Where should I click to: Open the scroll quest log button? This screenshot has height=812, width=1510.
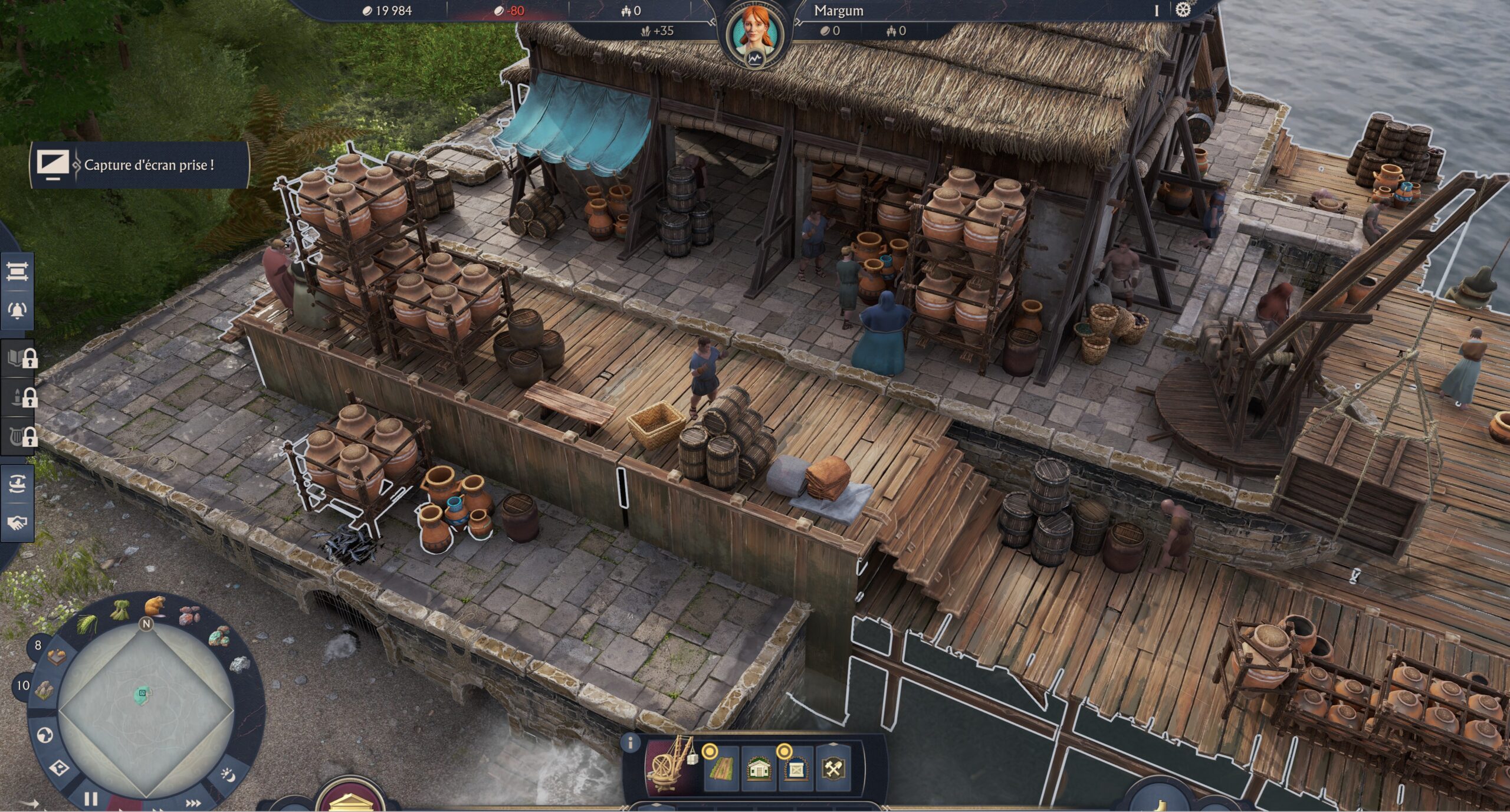[17, 272]
